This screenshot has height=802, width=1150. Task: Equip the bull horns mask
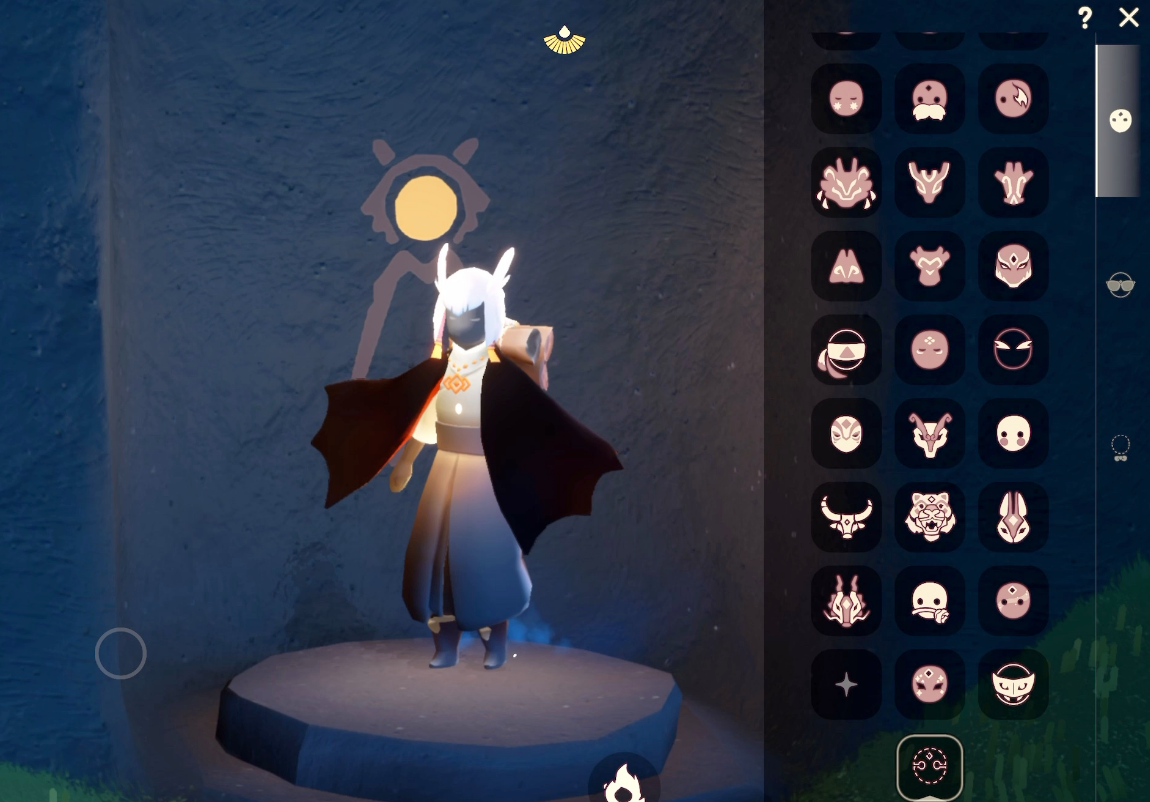click(x=846, y=517)
